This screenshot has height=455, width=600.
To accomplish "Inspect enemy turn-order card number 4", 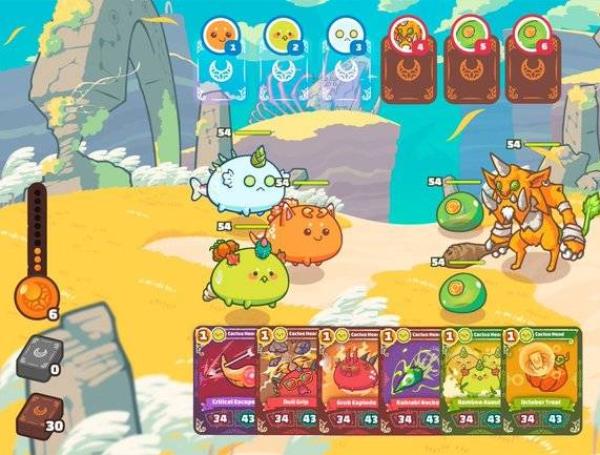I will 408,60.
